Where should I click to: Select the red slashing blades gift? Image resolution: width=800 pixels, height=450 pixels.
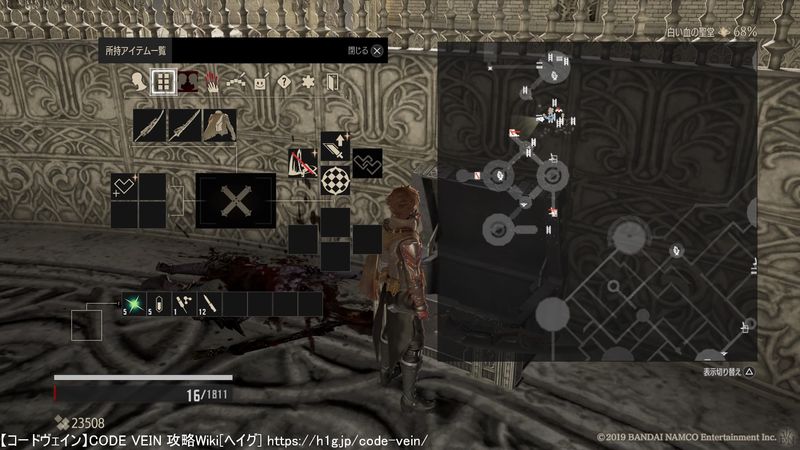[x=303, y=162]
